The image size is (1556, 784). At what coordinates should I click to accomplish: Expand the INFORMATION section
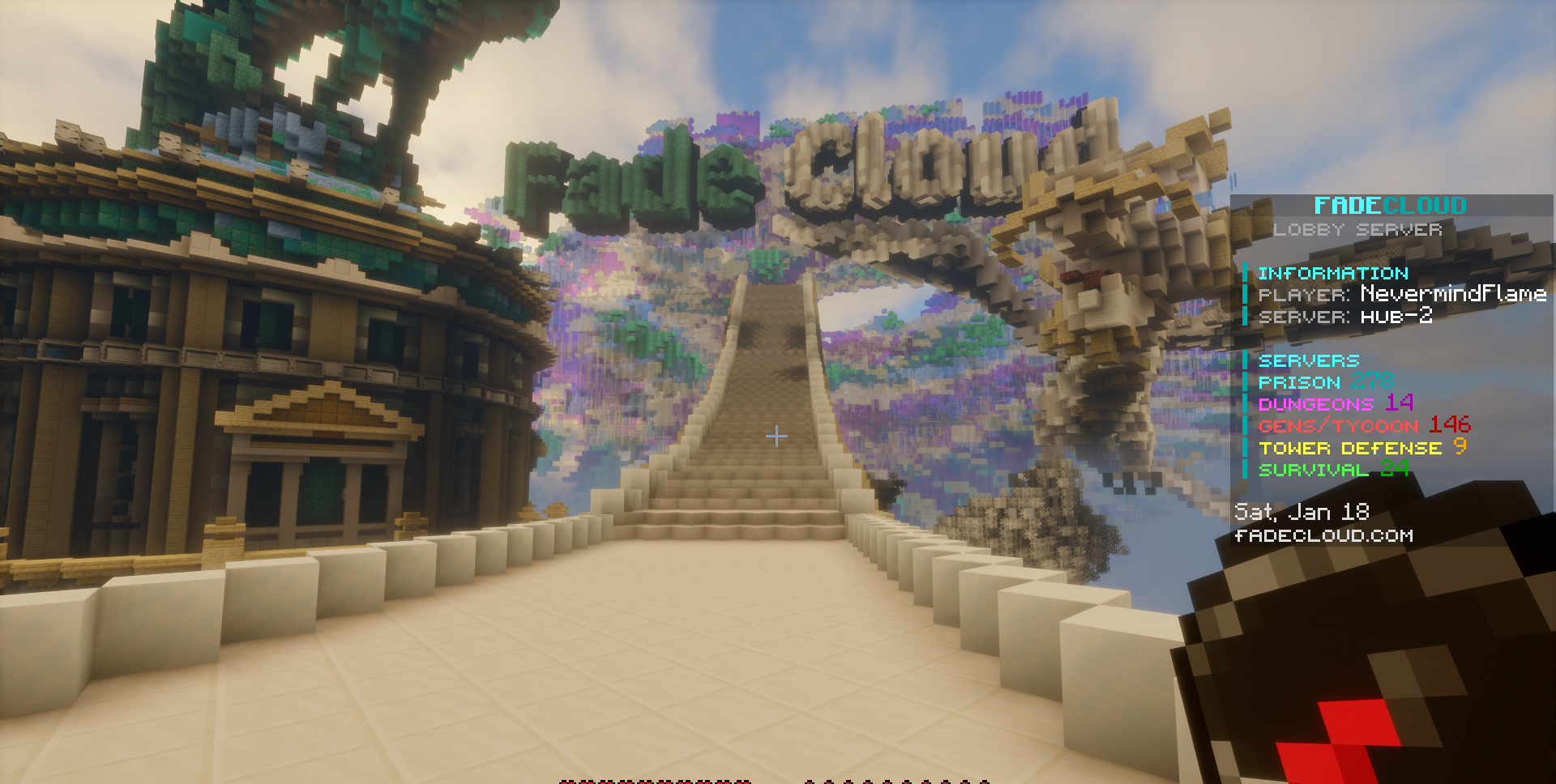1333,273
